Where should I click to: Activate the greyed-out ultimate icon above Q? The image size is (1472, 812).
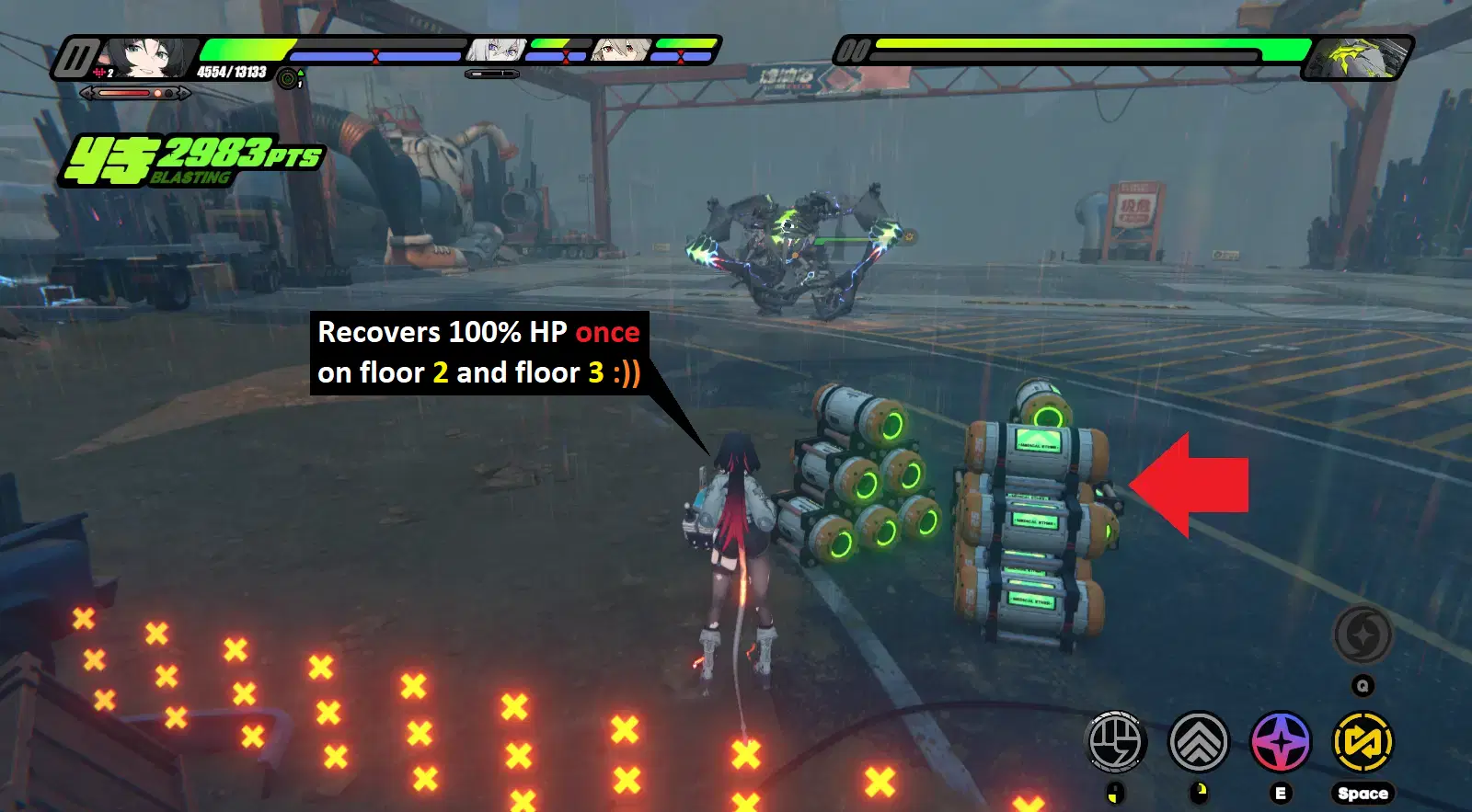[x=1363, y=636]
